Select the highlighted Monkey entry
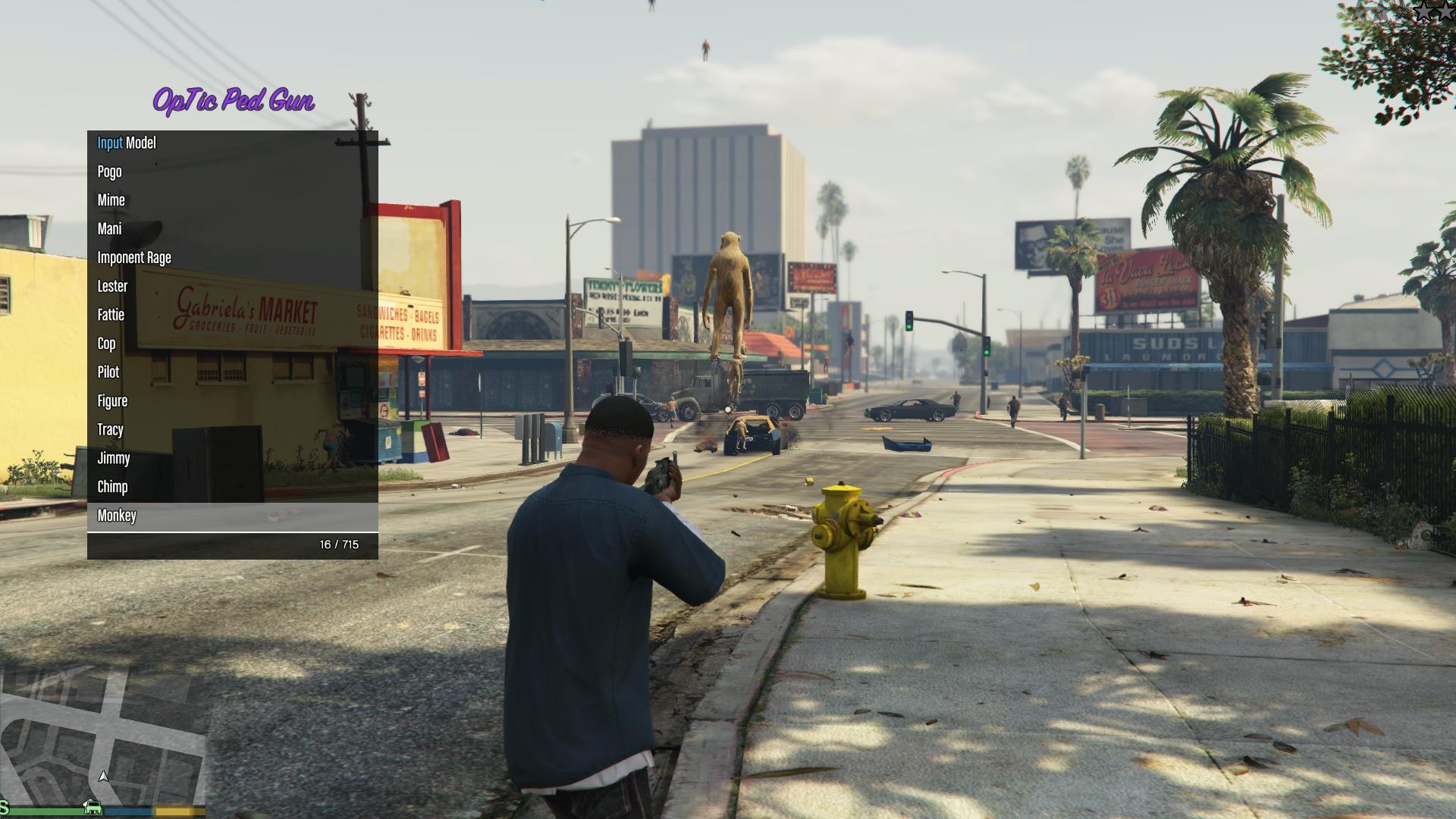This screenshot has height=819, width=1456. click(117, 516)
